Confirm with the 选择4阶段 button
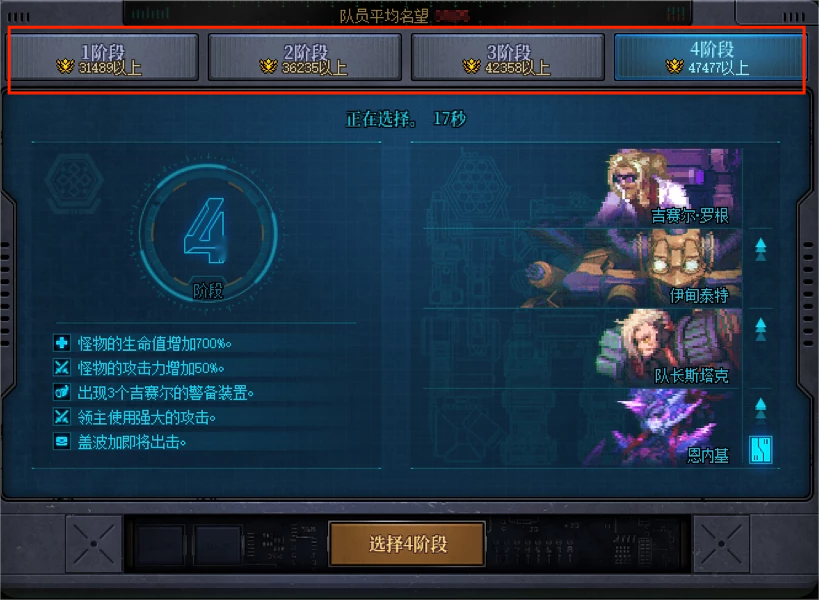 point(407,544)
